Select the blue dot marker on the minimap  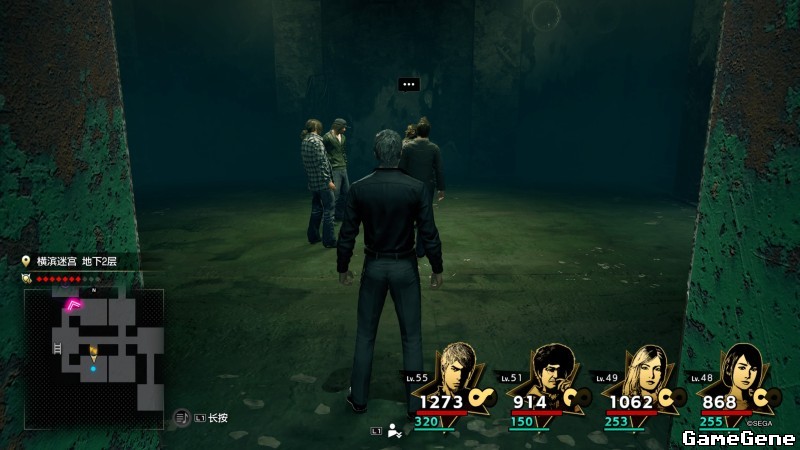93,369
